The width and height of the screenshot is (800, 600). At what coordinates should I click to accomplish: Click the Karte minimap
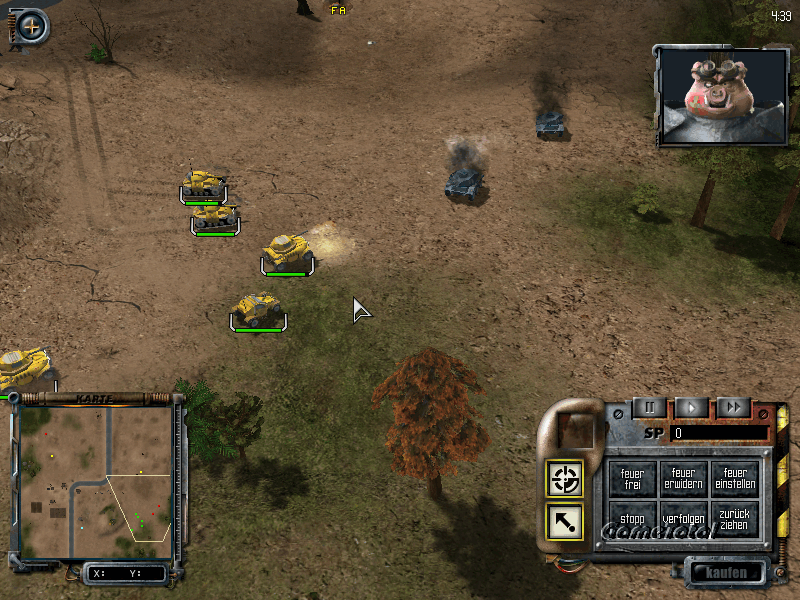point(96,482)
